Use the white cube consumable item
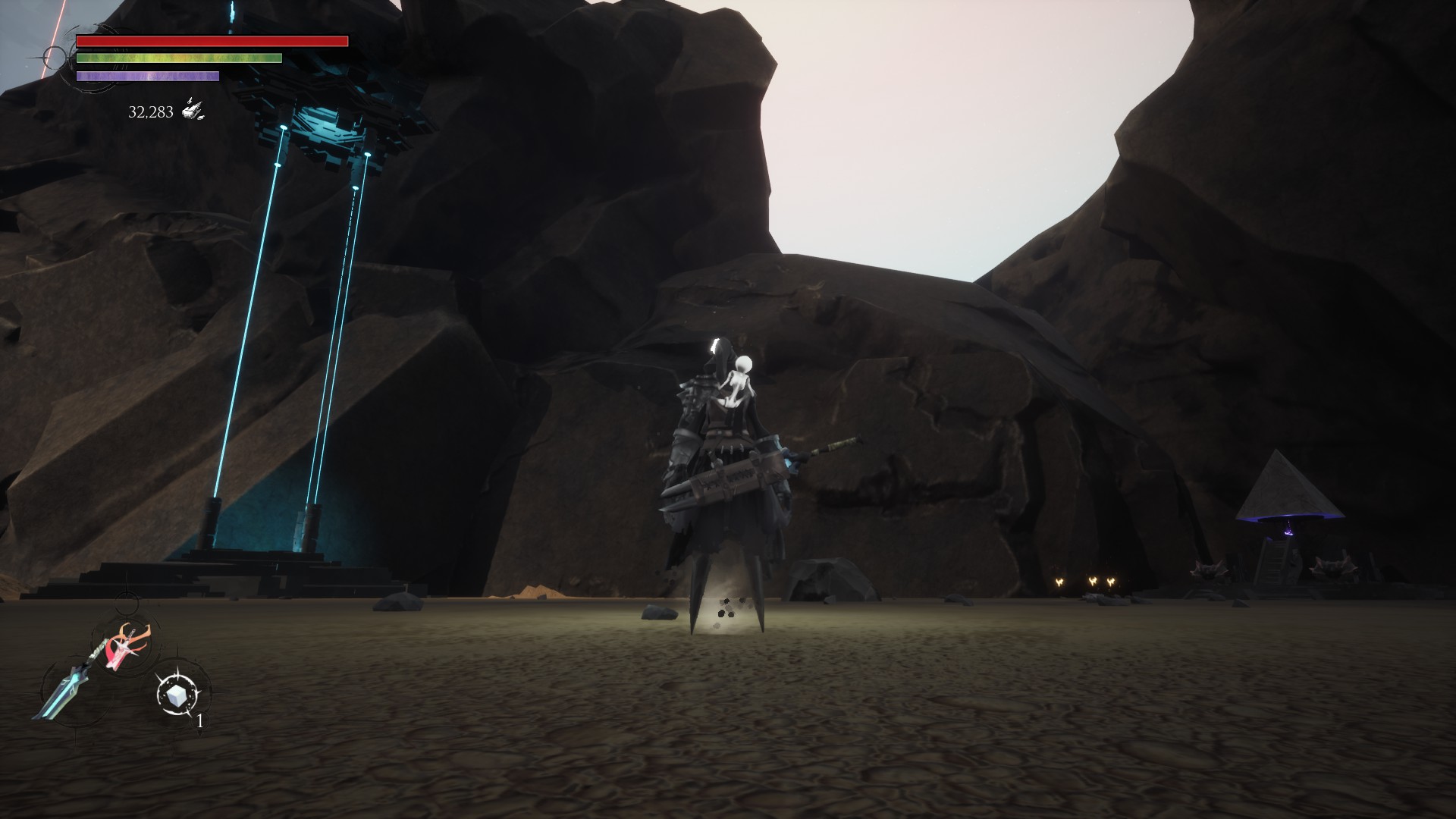Image resolution: width=1456 pixels, height=819 pixels. click(180, 693)
